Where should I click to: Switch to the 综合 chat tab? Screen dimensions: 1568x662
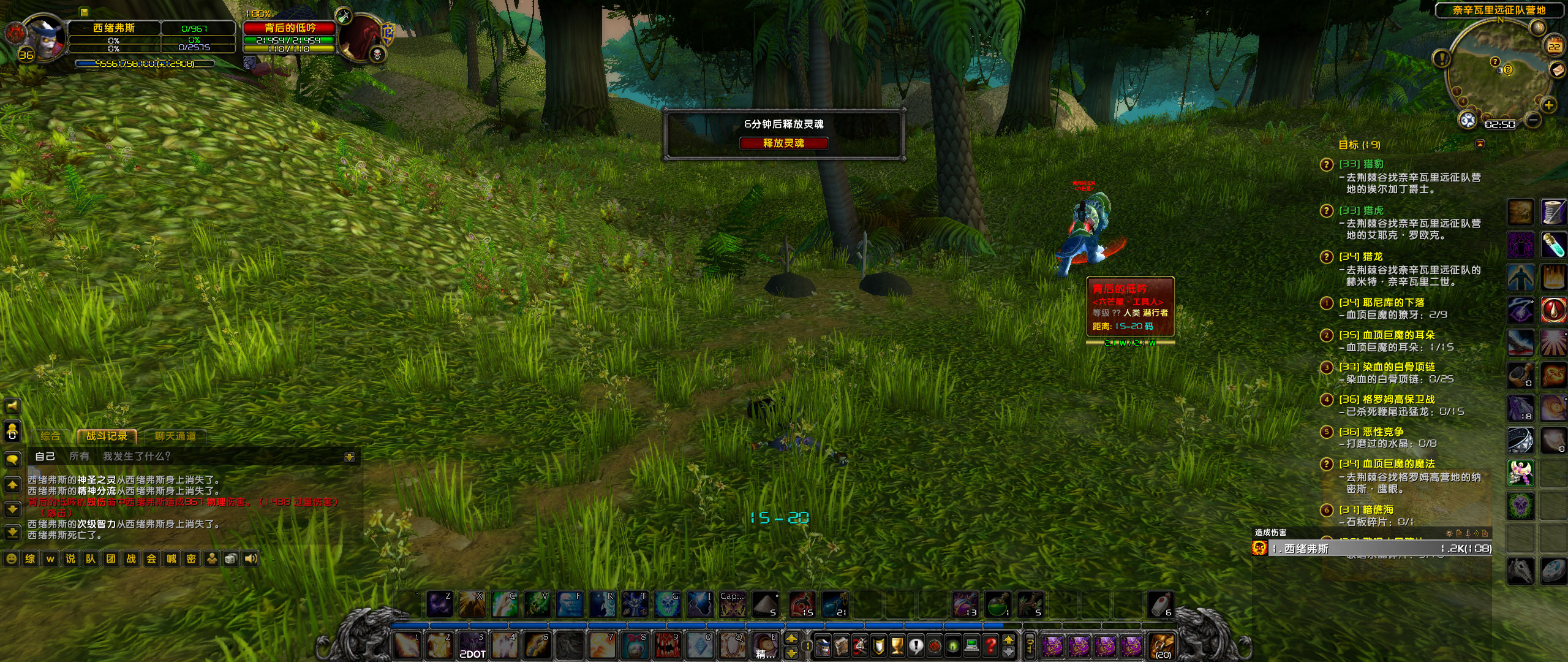50,435
